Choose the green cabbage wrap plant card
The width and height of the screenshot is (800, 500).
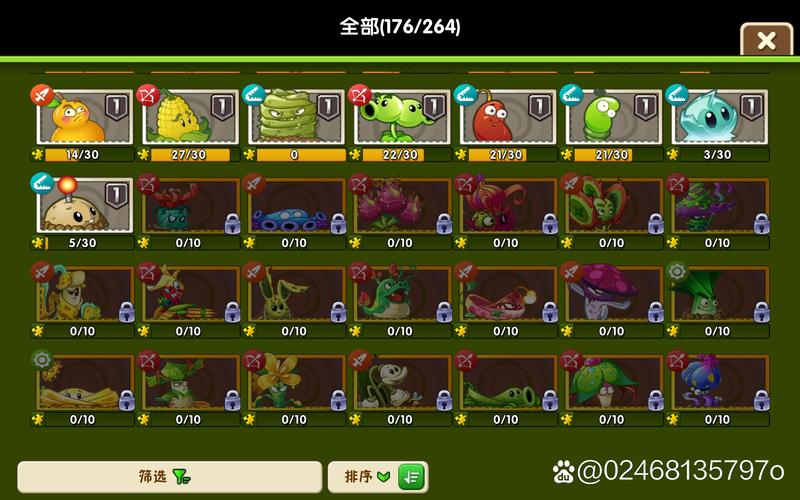tap(296, 119)
